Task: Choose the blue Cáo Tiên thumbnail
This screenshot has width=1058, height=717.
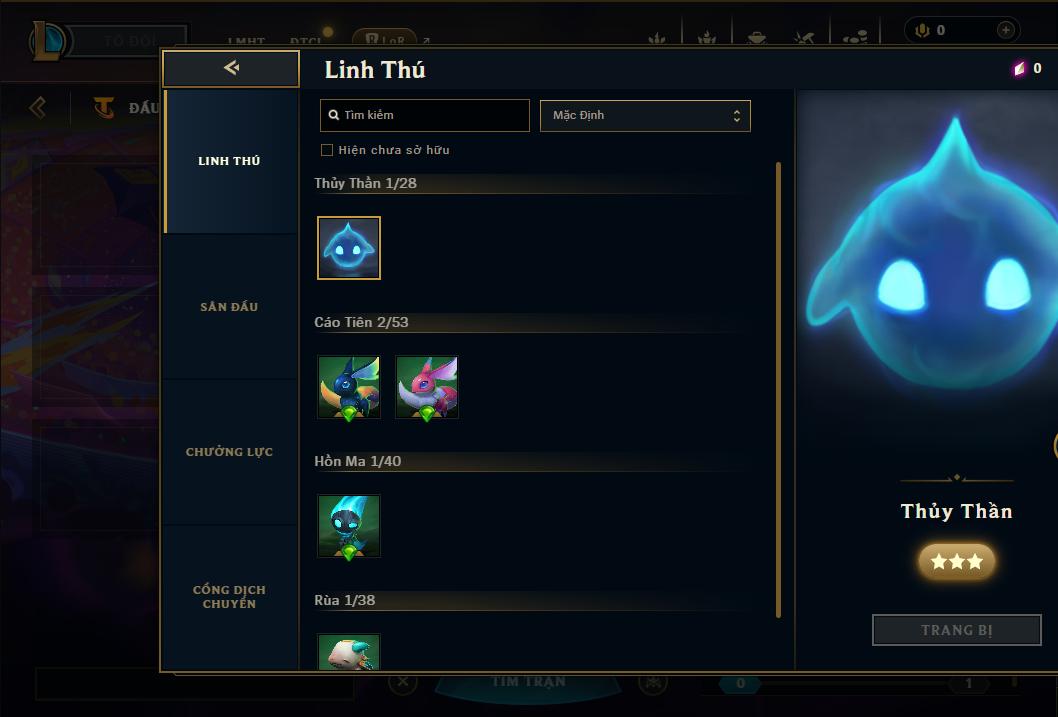Action: point(349,387)
